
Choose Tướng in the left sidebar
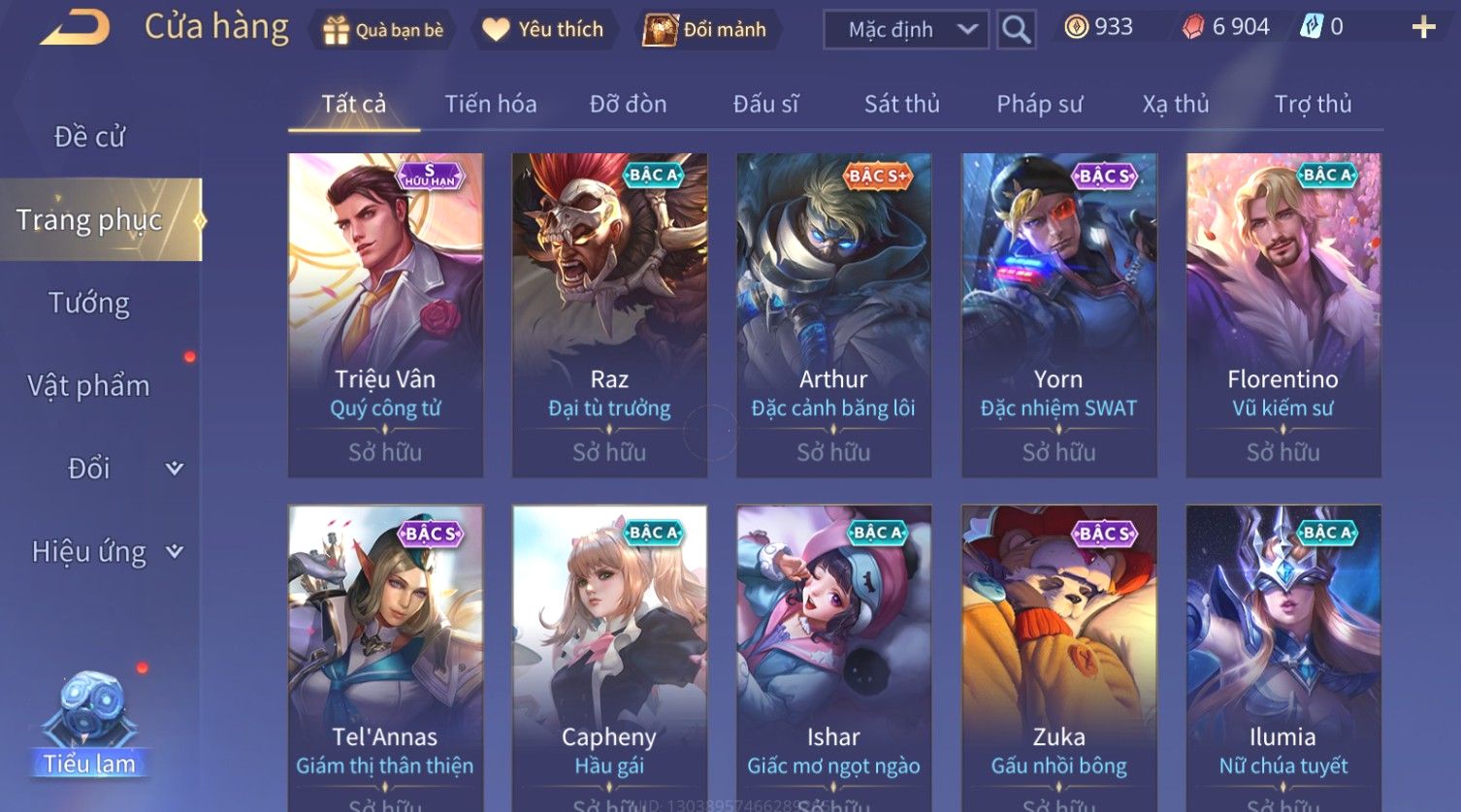coord(89,304)
